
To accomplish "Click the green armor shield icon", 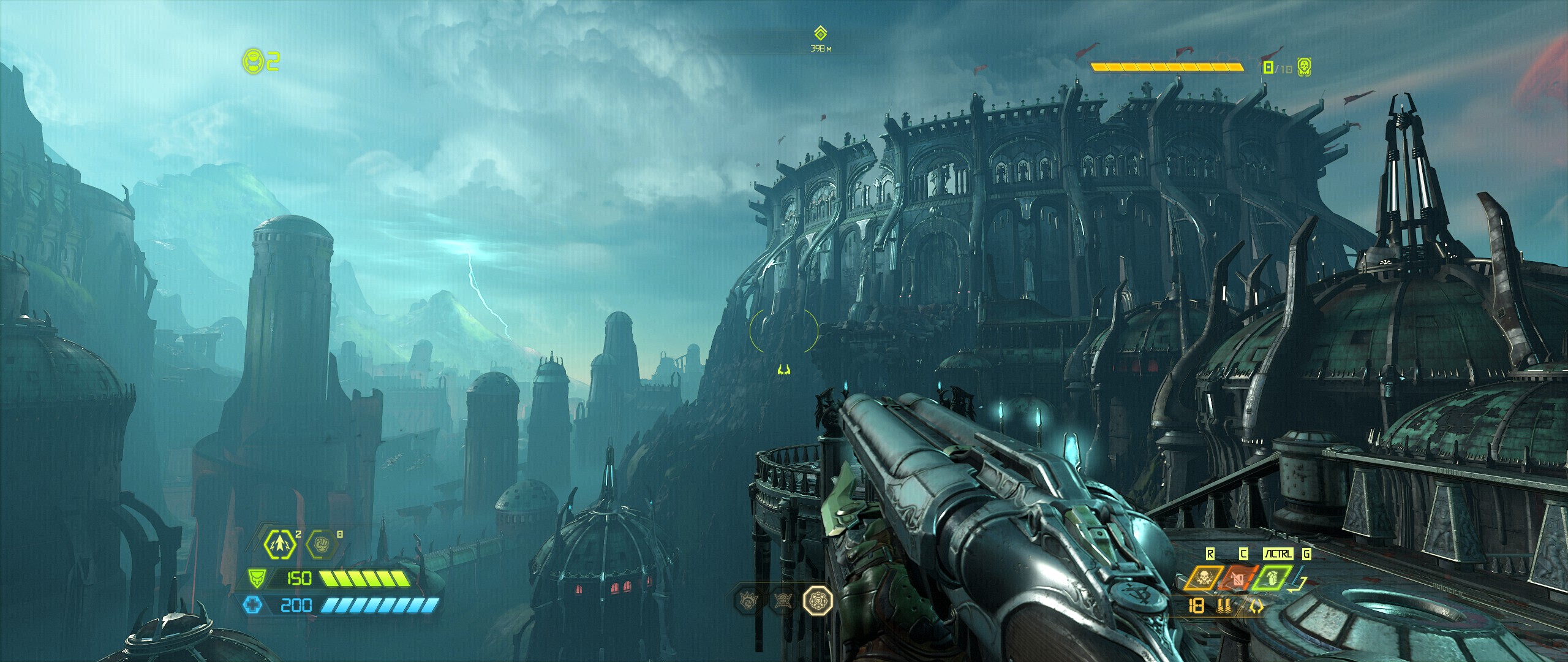I will [257, 578].
